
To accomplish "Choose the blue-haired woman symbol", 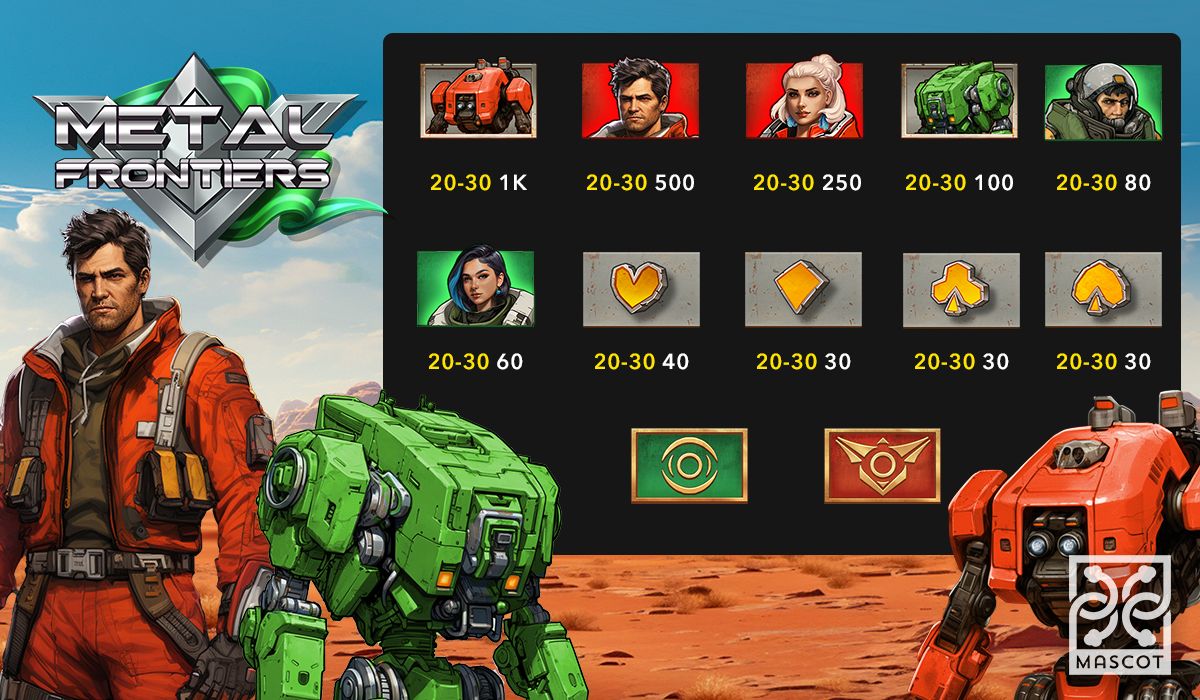I will 475,289.
